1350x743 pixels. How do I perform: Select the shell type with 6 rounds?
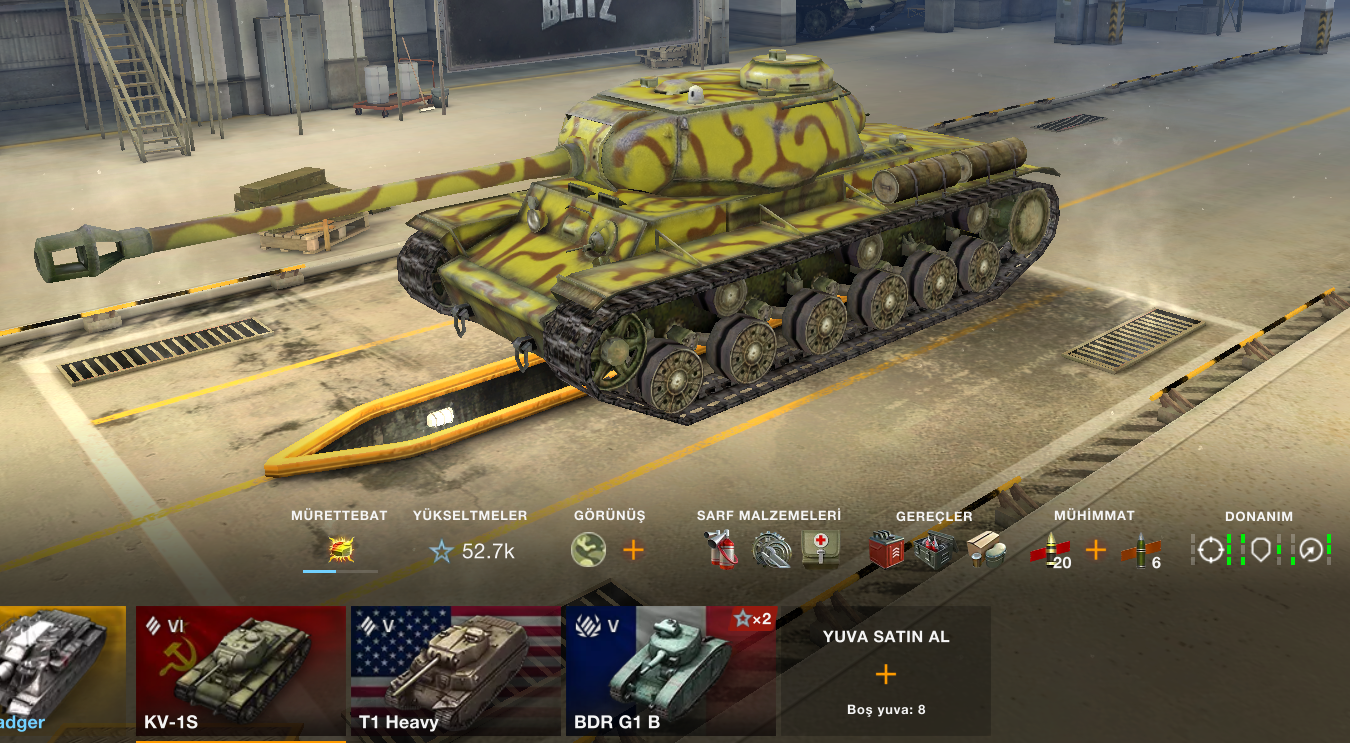pyautogui.click(x=1142, y=550)
